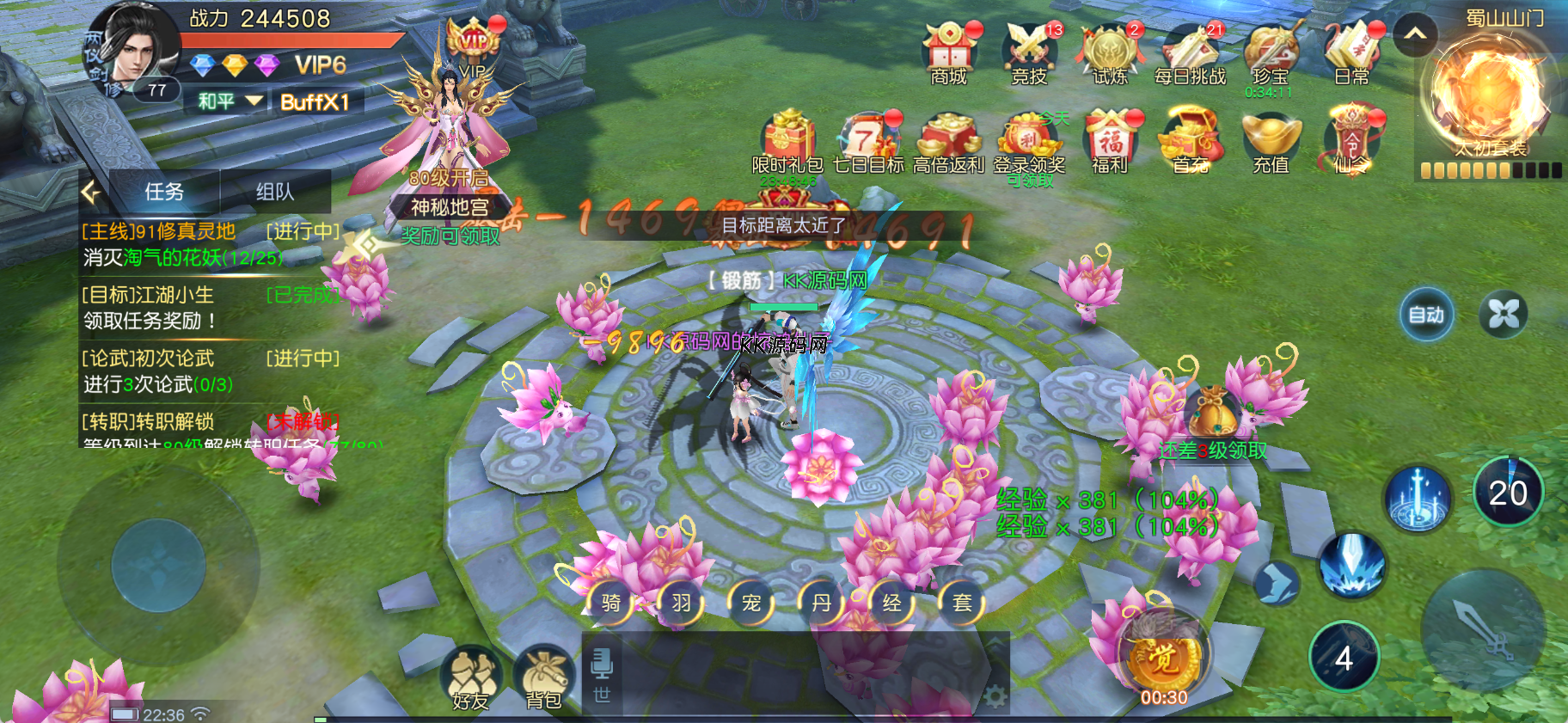Activate the 觉 awakening skill
Viewport: 1568px width, 723px height.
pos(1164,658)
